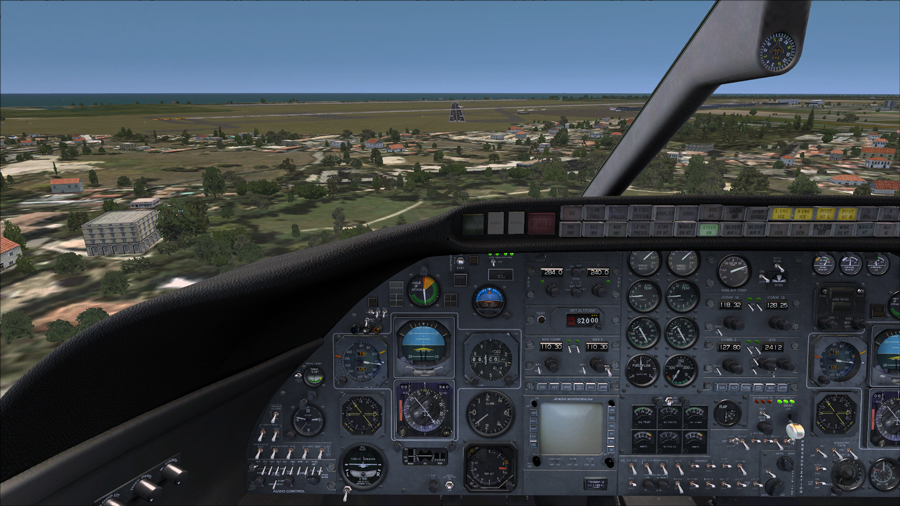Toggle the green STEER ON annunciator
The image size is (900, 506).
[708, 229]
